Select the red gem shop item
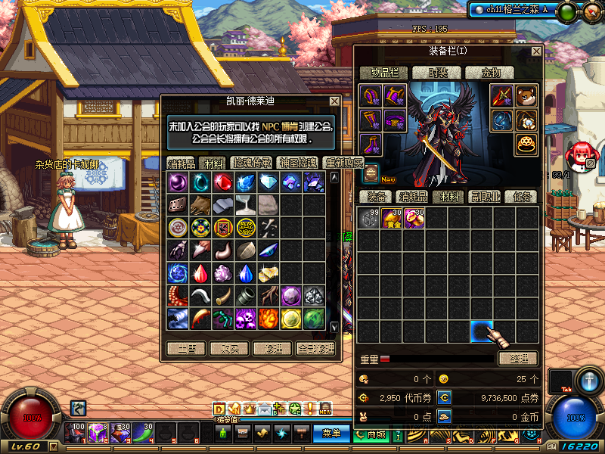 tap(223, 181)
